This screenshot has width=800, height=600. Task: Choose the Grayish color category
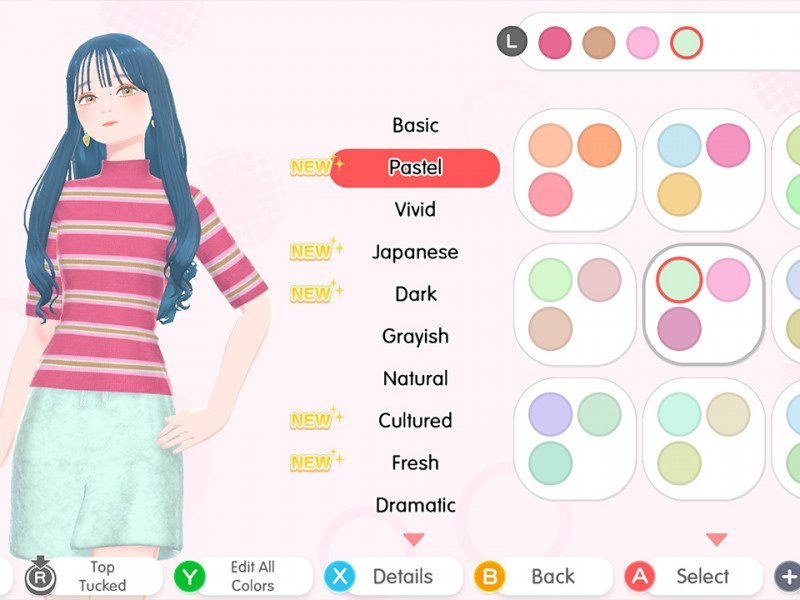click(x=415, y=336)
